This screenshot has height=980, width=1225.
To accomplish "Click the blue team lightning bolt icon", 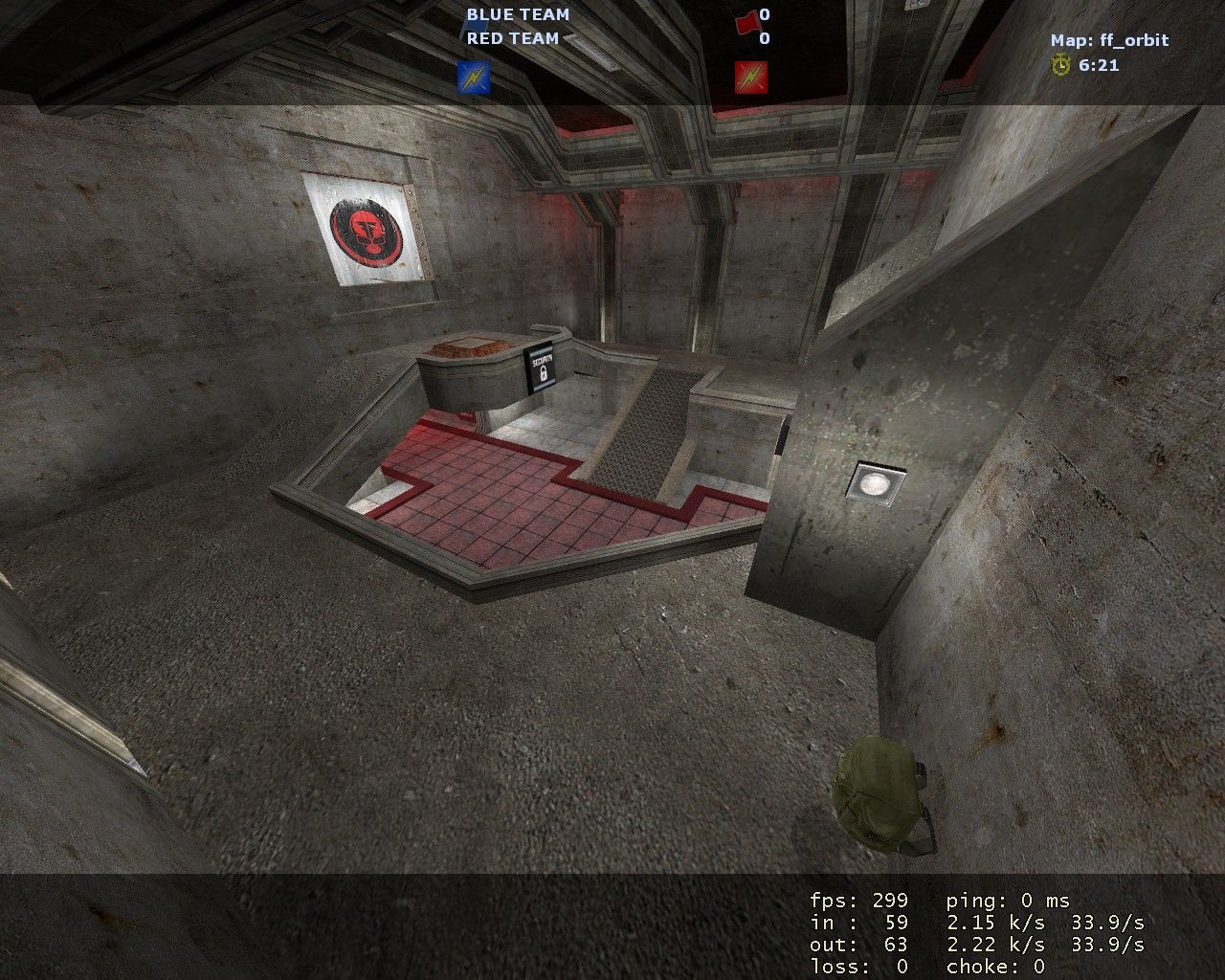I will [474, 78].
